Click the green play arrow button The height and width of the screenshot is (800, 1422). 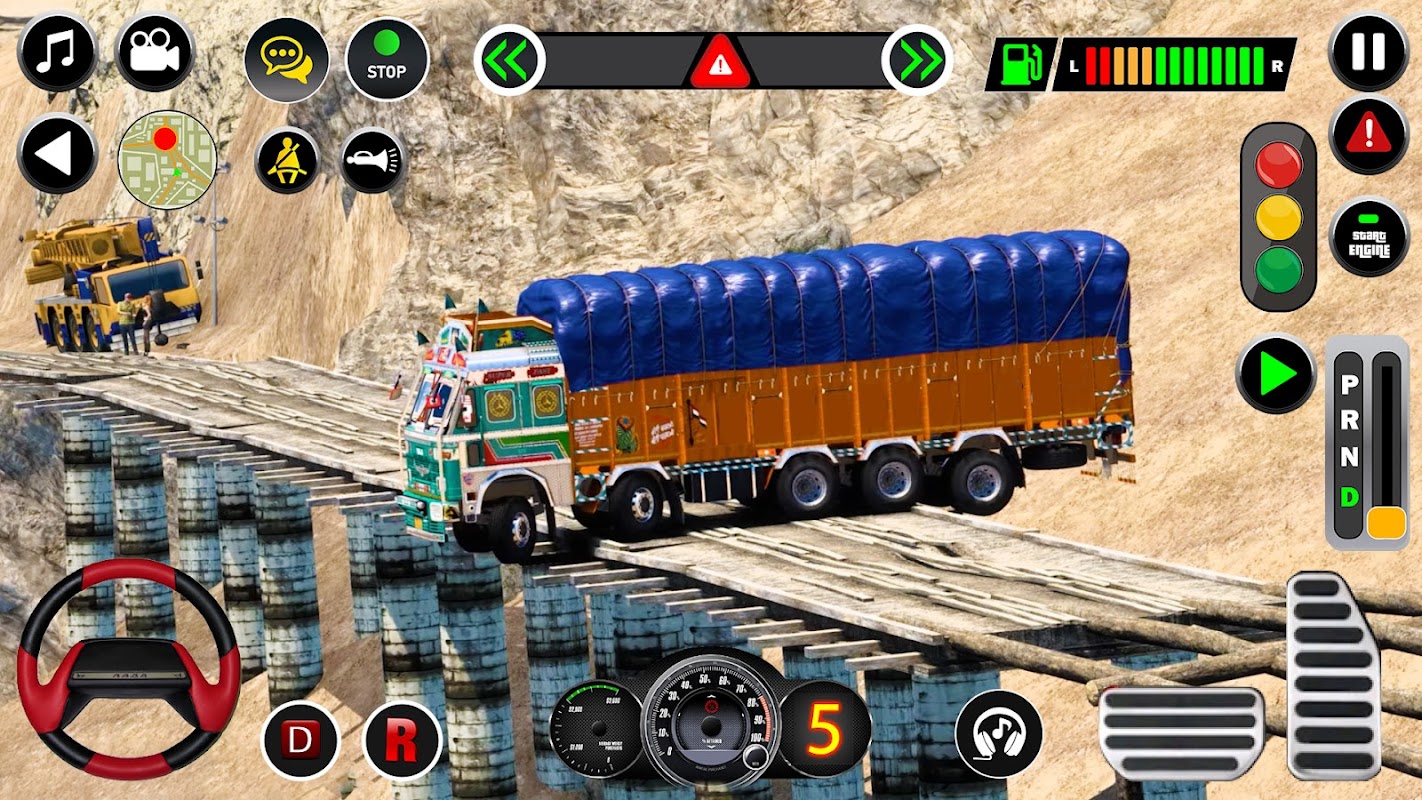tap(1275, 374)
